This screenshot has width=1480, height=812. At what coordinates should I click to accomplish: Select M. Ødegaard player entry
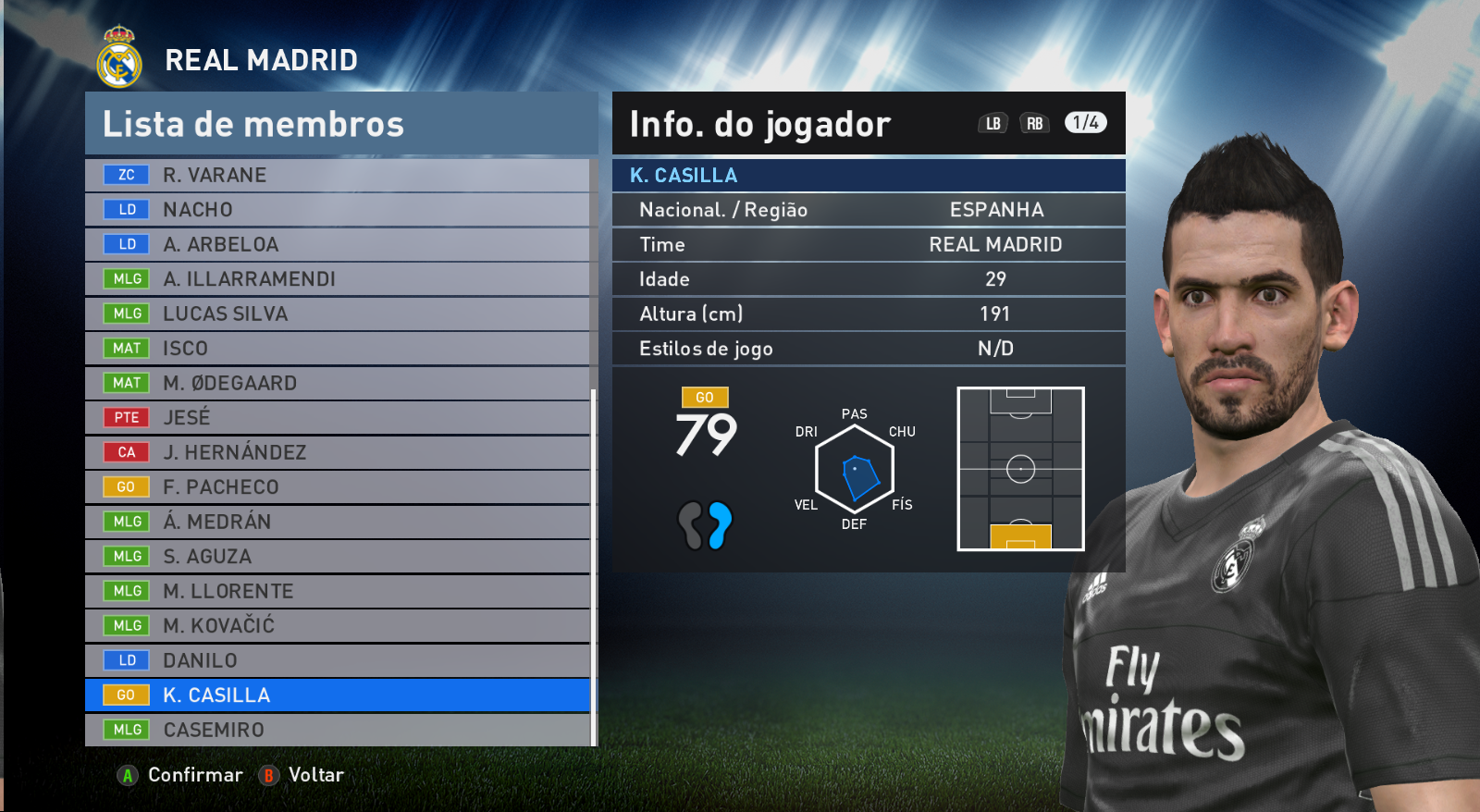tap(338, 383)
